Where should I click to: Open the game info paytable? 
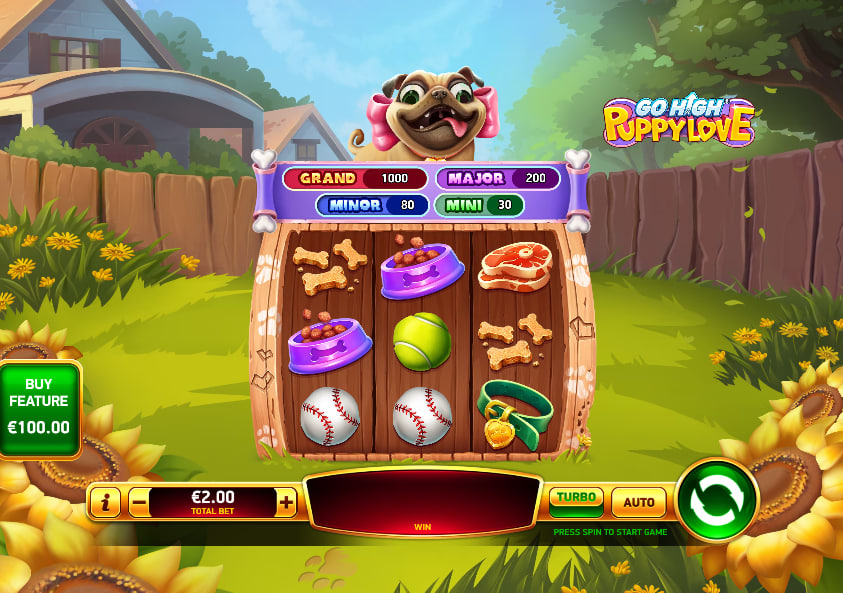(x=105, y=502)
